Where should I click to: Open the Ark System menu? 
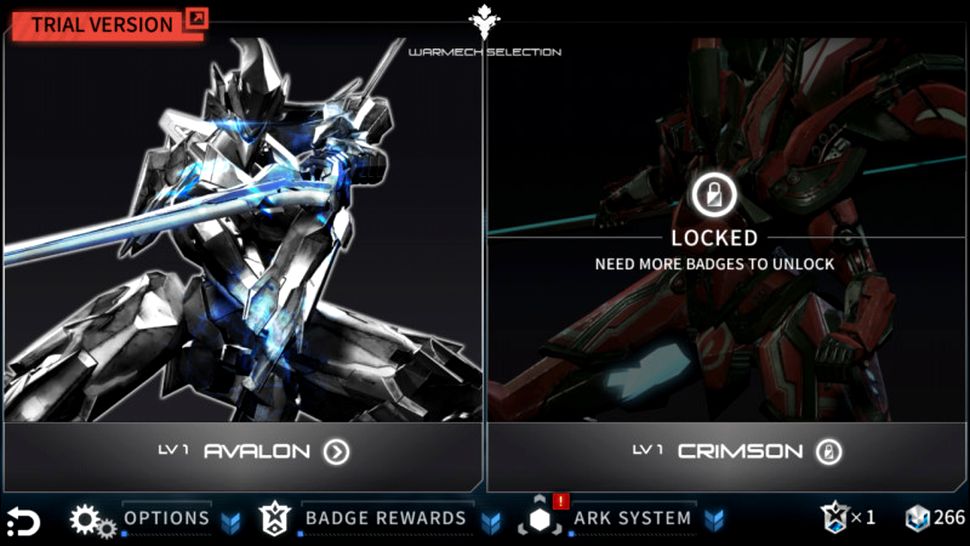632,518
